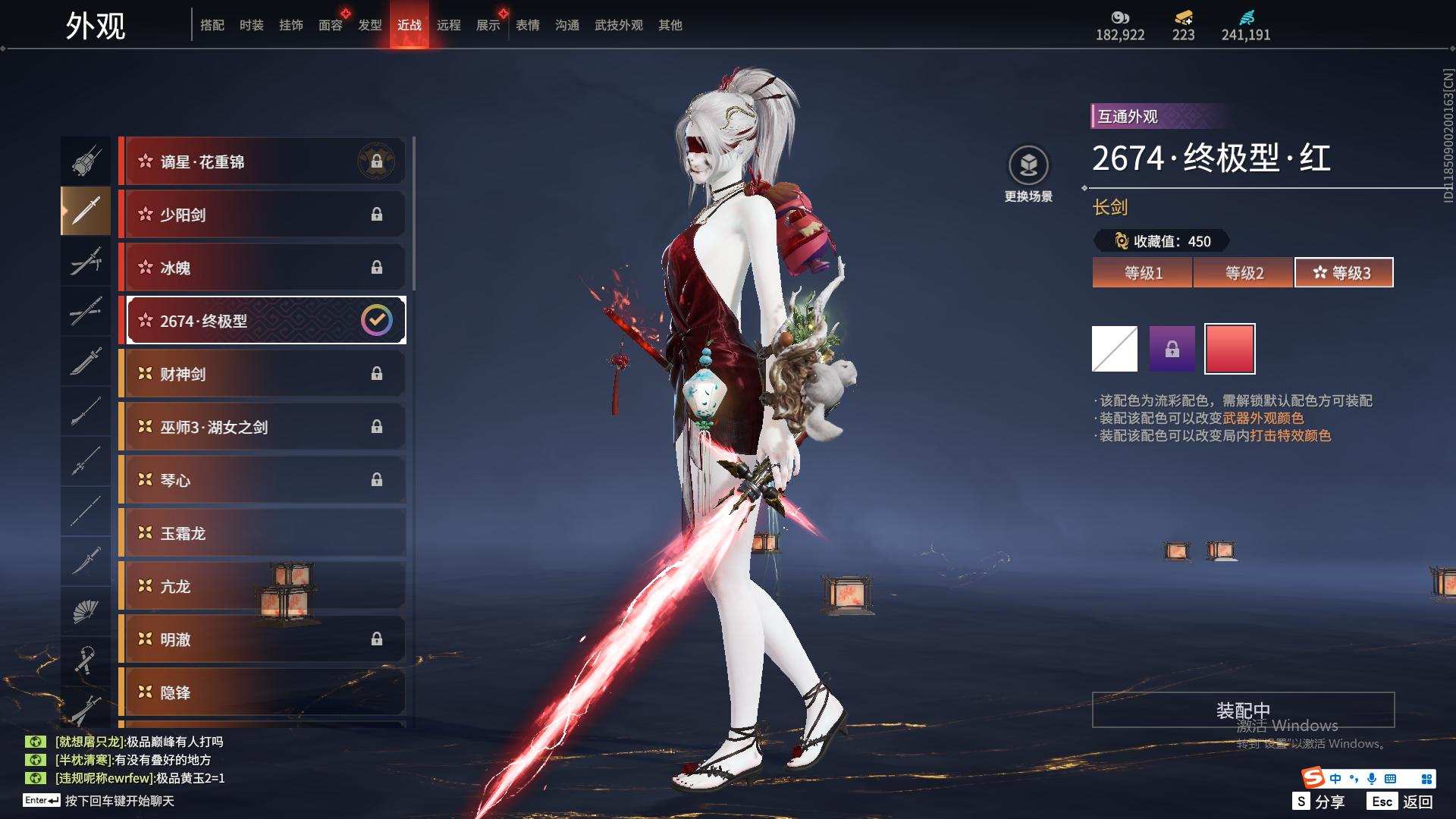Select the 财神剑 skin entry
This screenshot has width=1456, height=819.
click(x=262, y=374)
